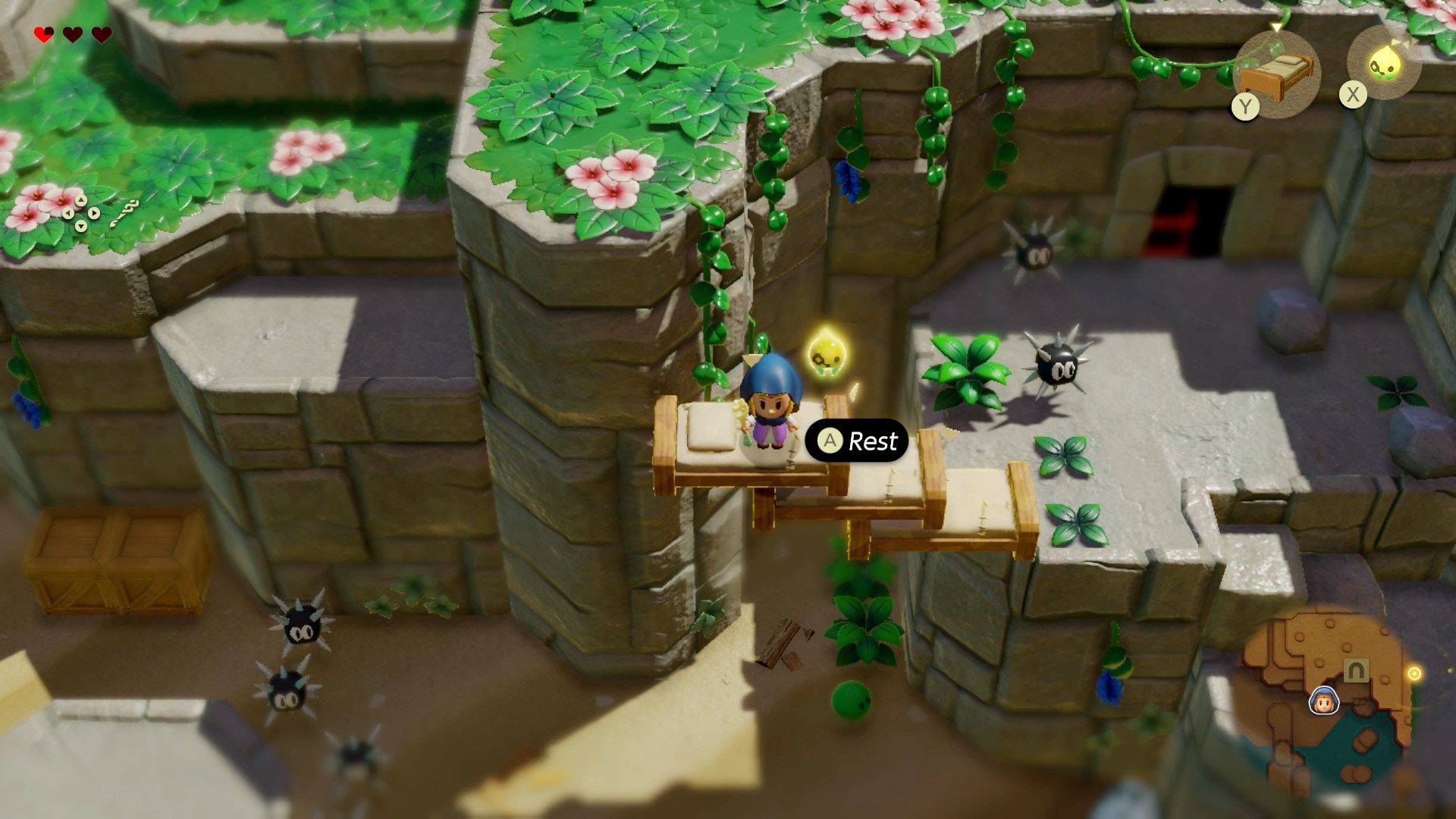
Task: Click the X button badge under Tri's portrait
Action: click(1353, 96)
